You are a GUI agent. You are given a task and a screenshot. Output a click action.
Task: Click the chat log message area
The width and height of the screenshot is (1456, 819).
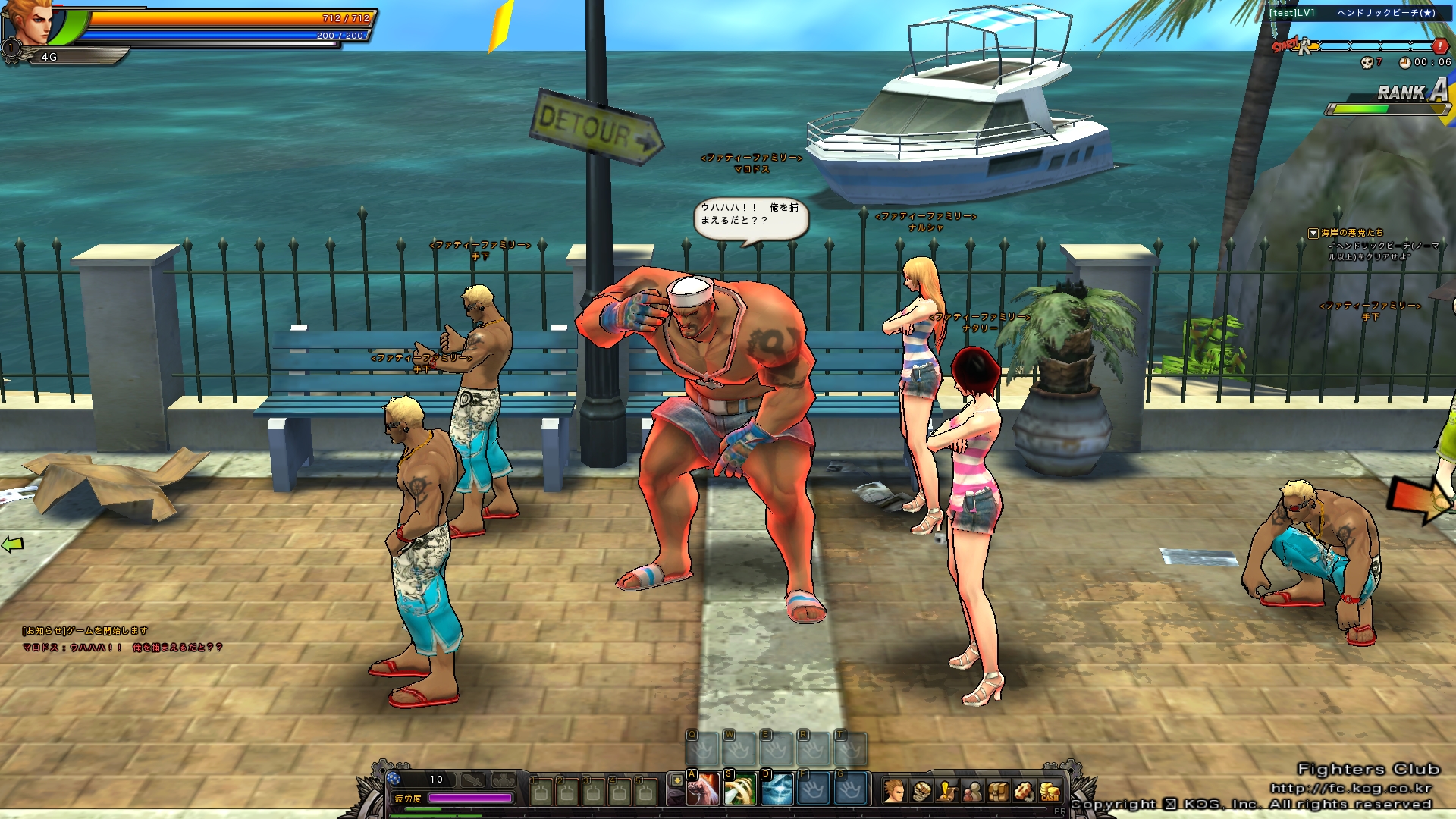[x=121, y=639]
